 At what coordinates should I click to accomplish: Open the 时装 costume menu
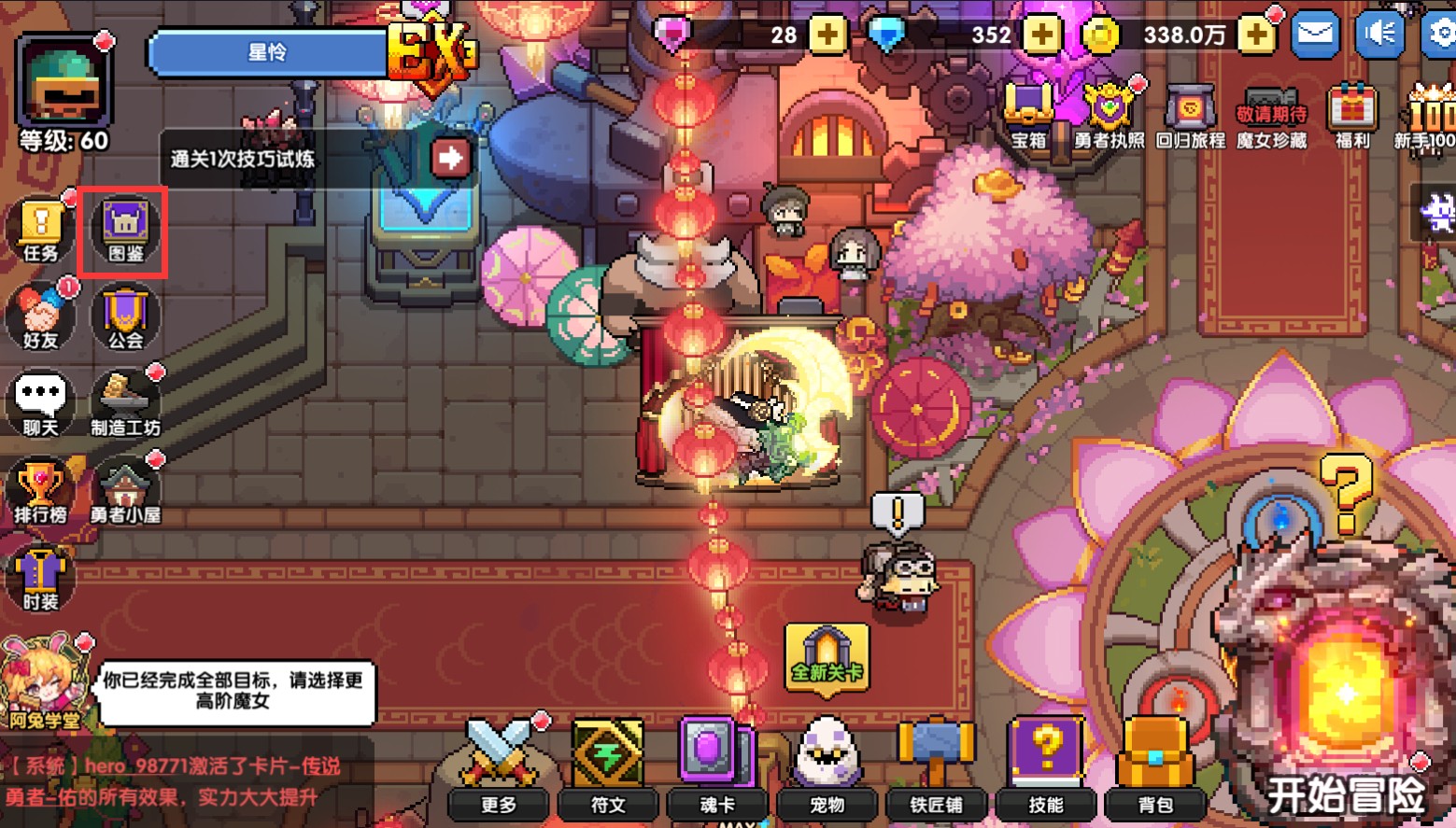pyautogui.click(x=40, y=579)
